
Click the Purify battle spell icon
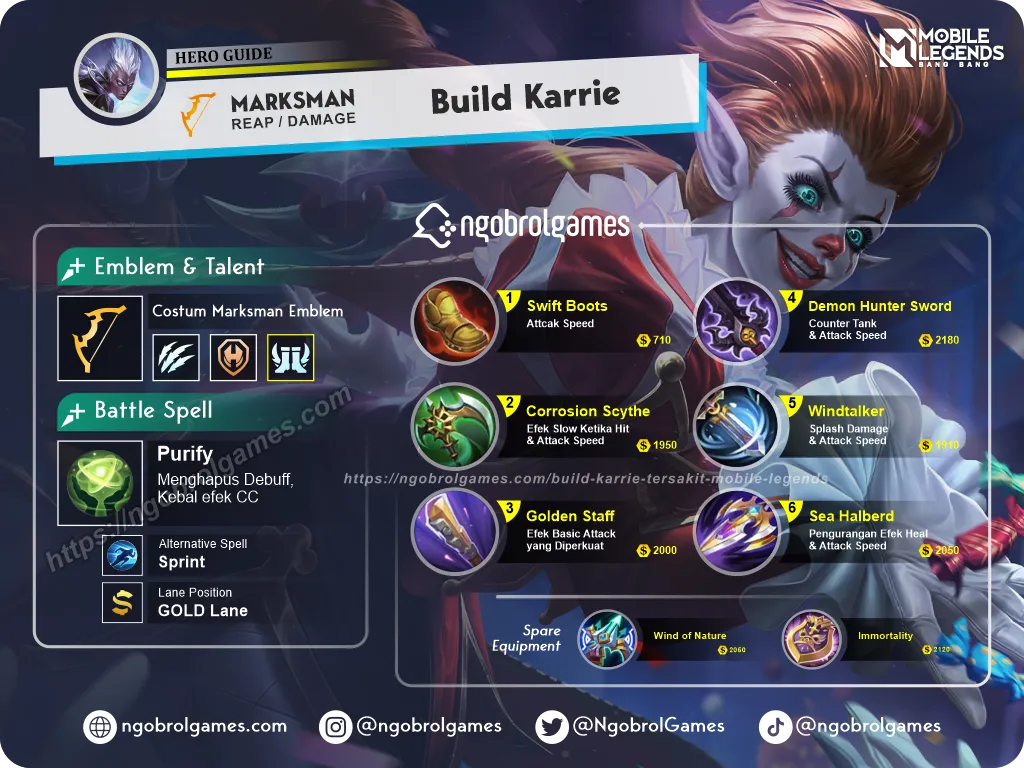click(x=99, y=483)
